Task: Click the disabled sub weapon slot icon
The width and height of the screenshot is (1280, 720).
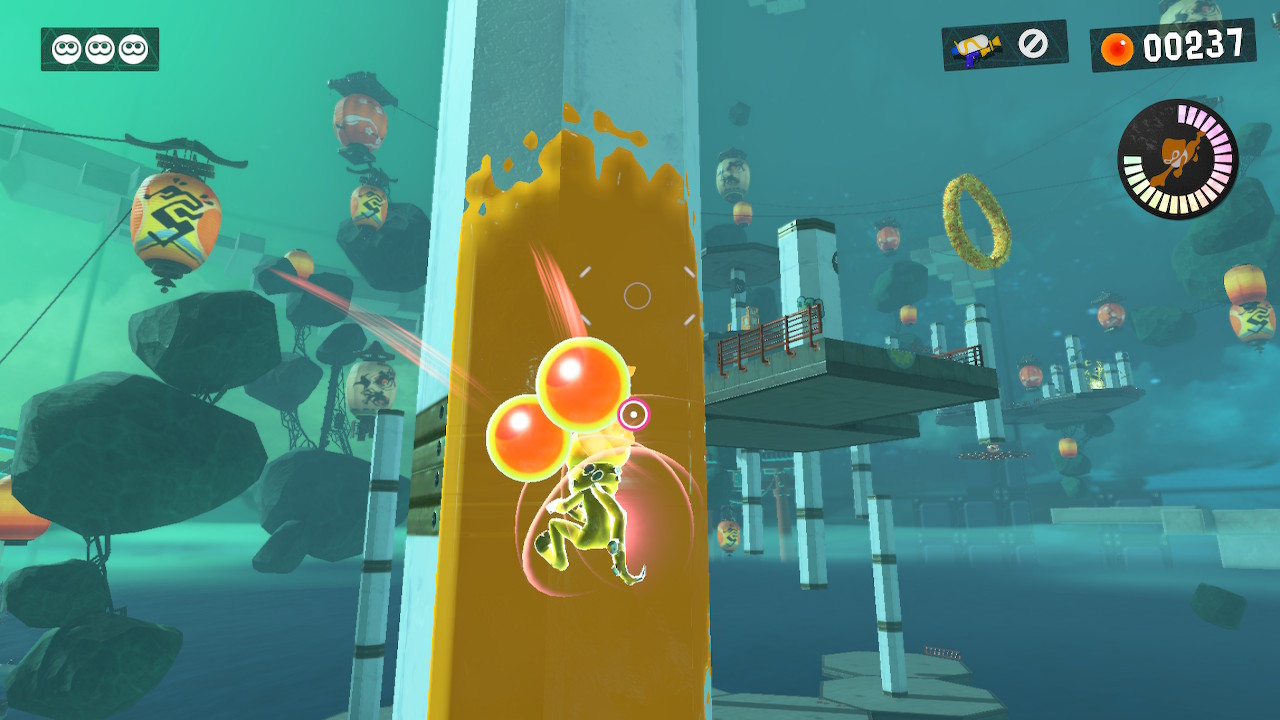Action: [1032, 43]
